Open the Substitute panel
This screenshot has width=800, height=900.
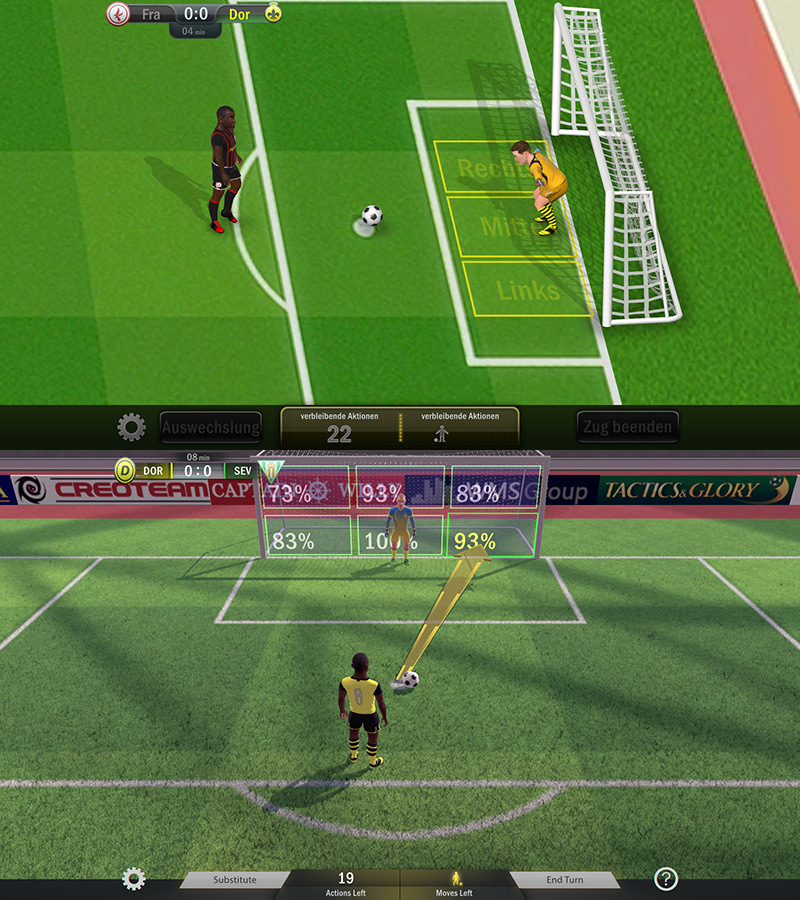235,880
